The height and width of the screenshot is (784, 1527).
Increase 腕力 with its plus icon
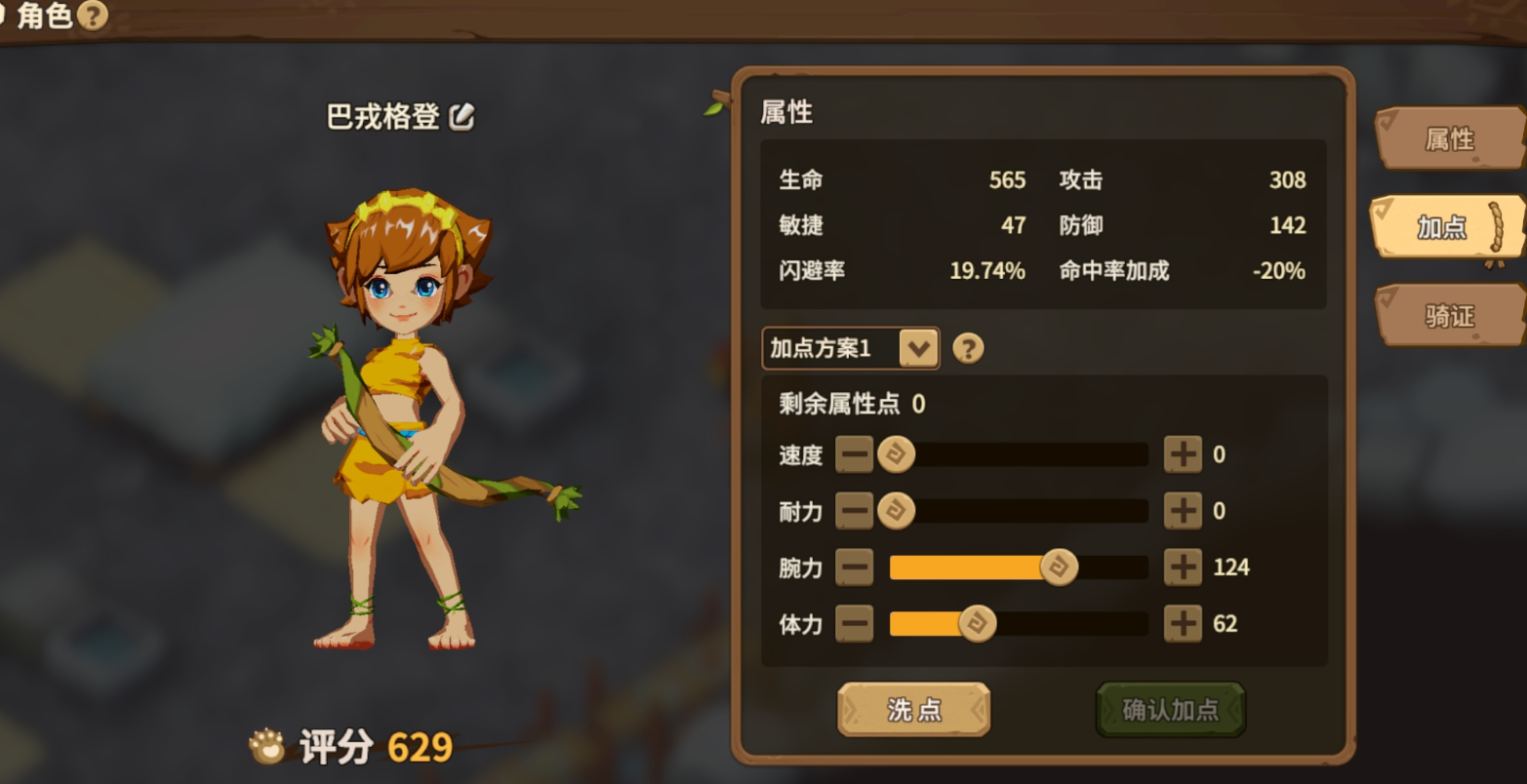[1183, 567]
